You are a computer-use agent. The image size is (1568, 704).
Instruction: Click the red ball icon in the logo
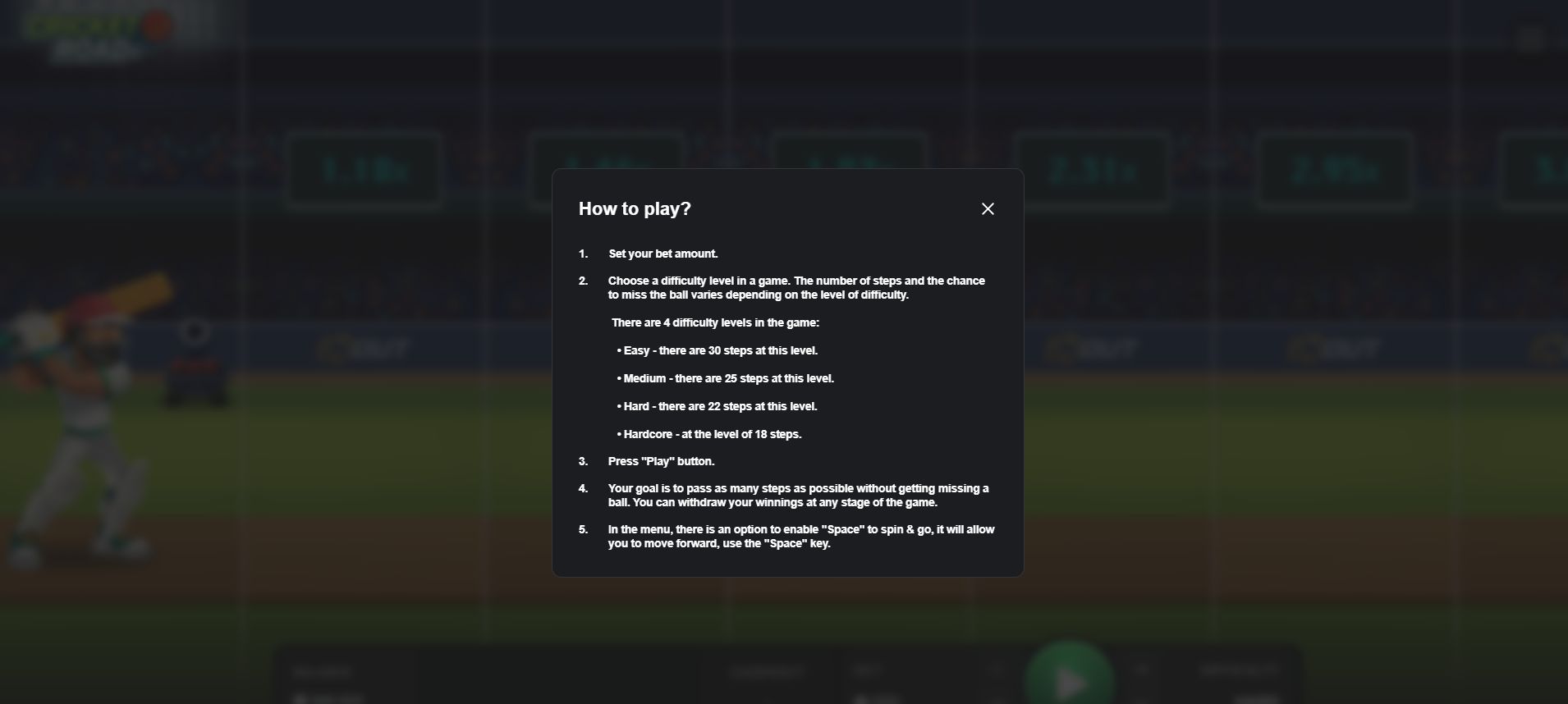[x=156, y=25]
